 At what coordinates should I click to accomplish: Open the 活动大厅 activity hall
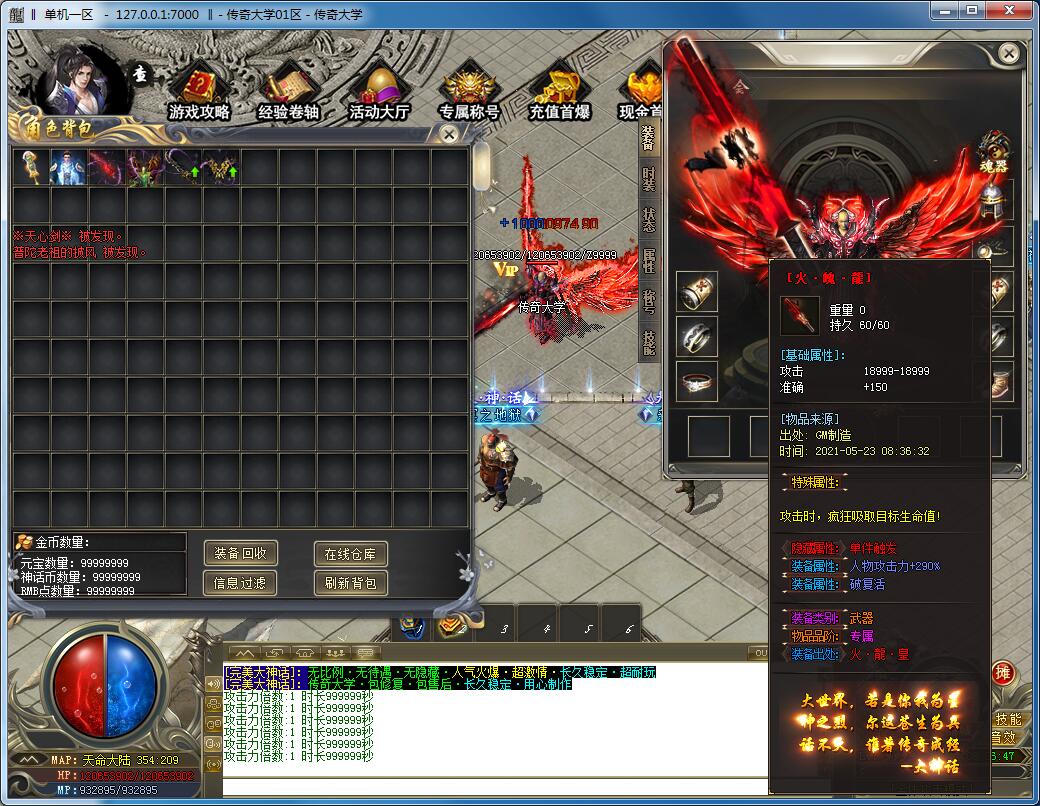pyautogui.click(x=379, y=92)
